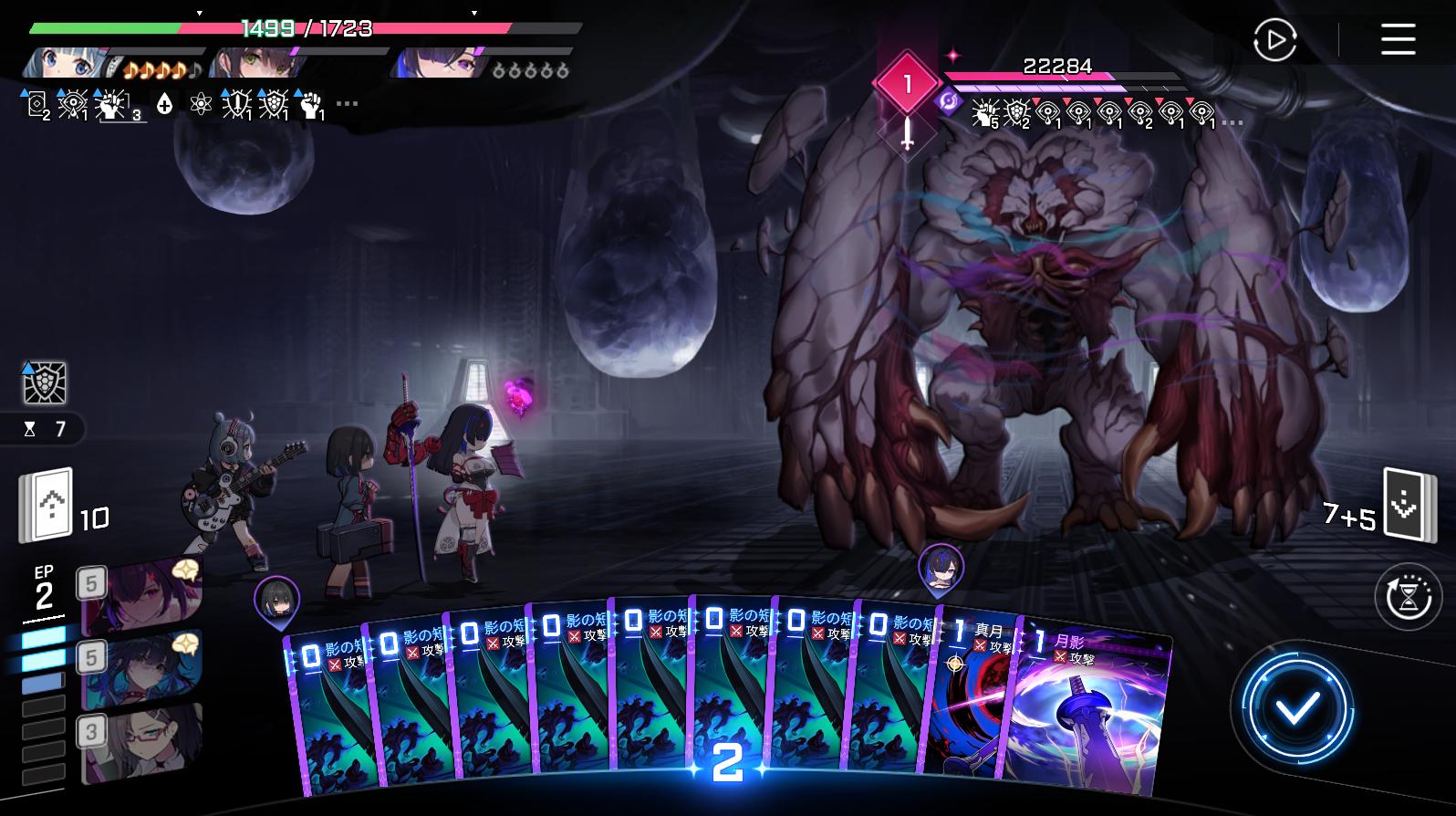This screenshot has width=1456, height=816.
Task: Activate the dark-haired character's ego skill
Action: 141,670
